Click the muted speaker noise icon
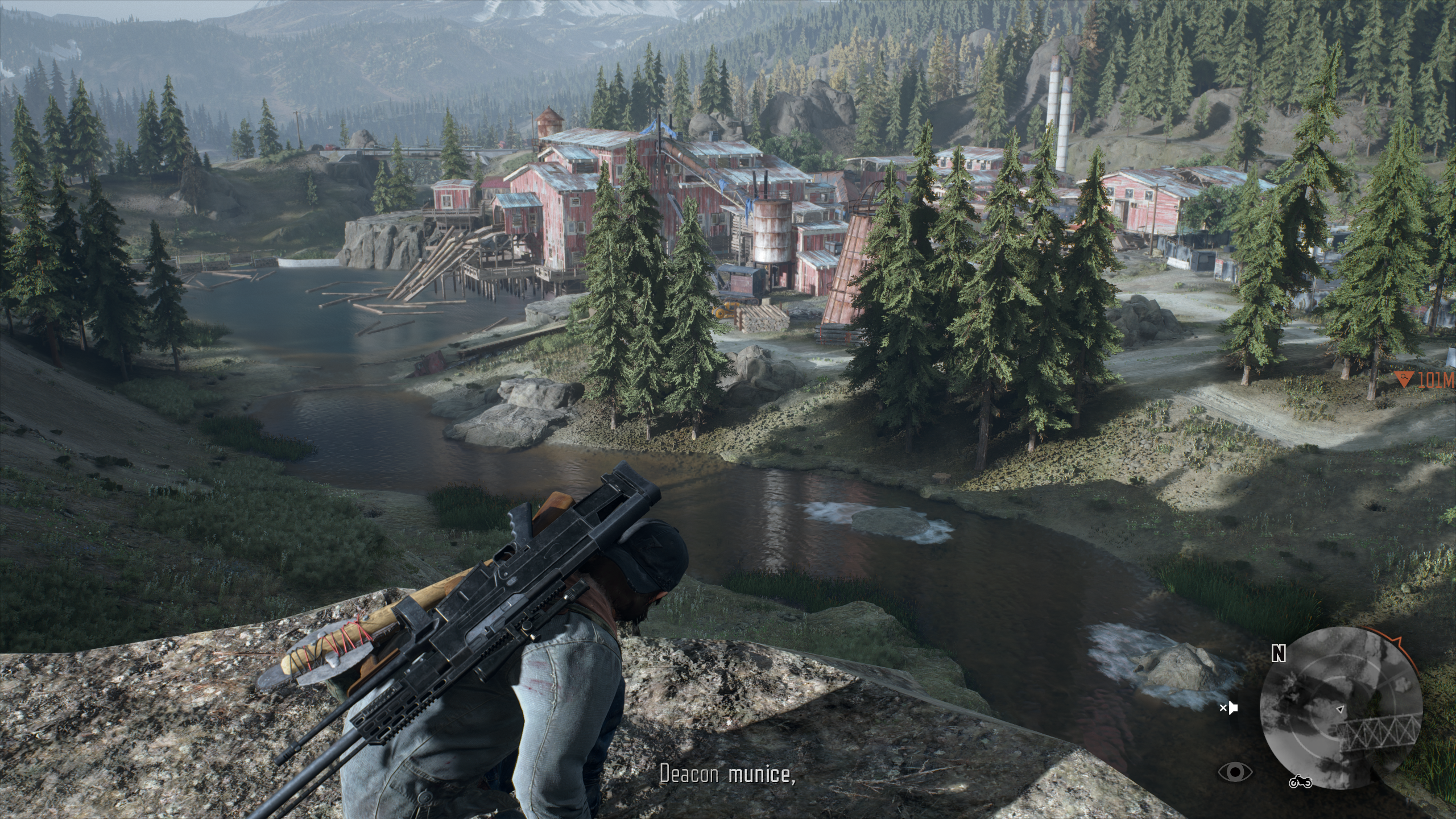The width and height of the screenshot is (1456, 819). tap(1229, 708)
